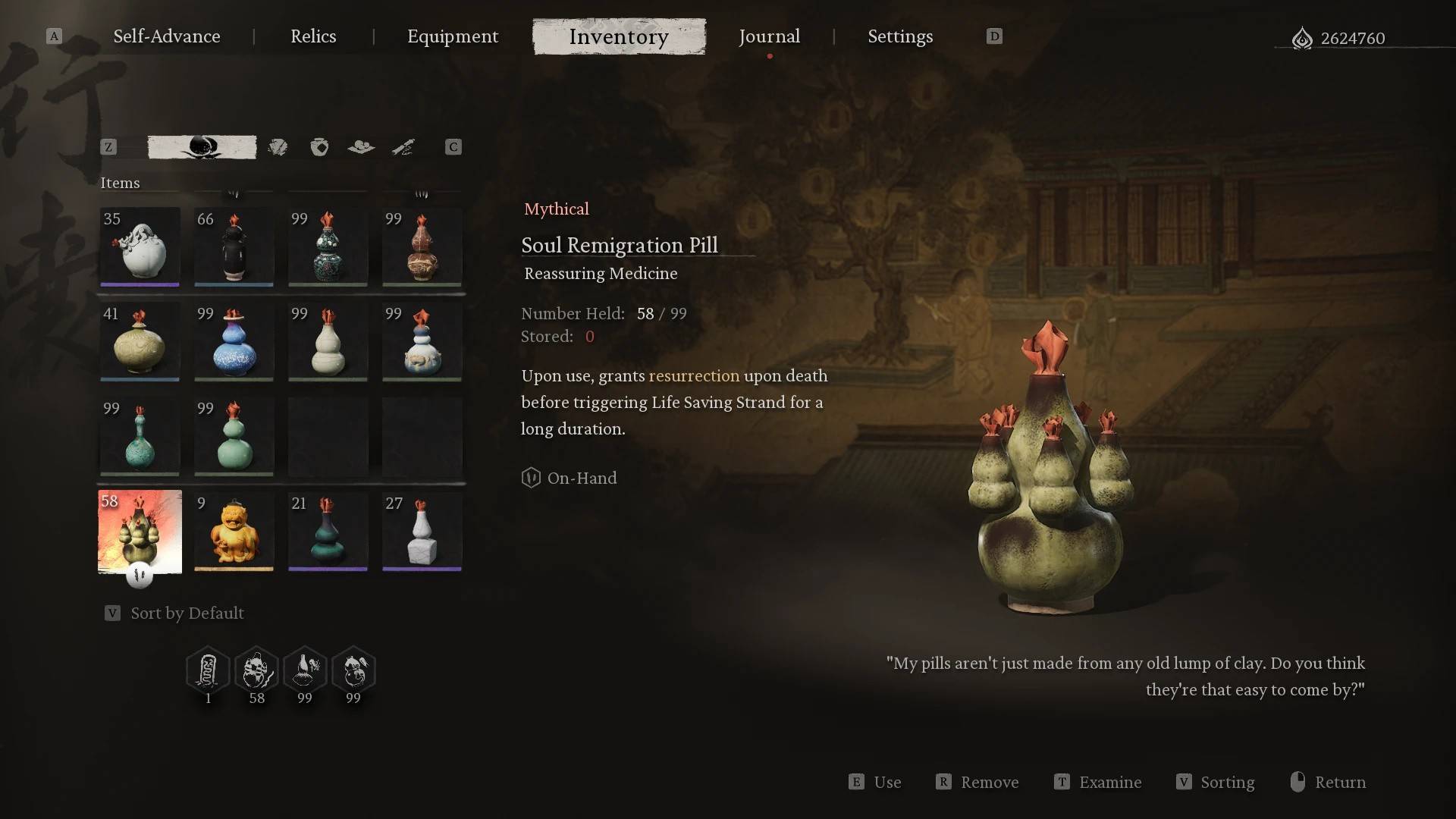Open the Equipment tab

(x=453, y=36)
